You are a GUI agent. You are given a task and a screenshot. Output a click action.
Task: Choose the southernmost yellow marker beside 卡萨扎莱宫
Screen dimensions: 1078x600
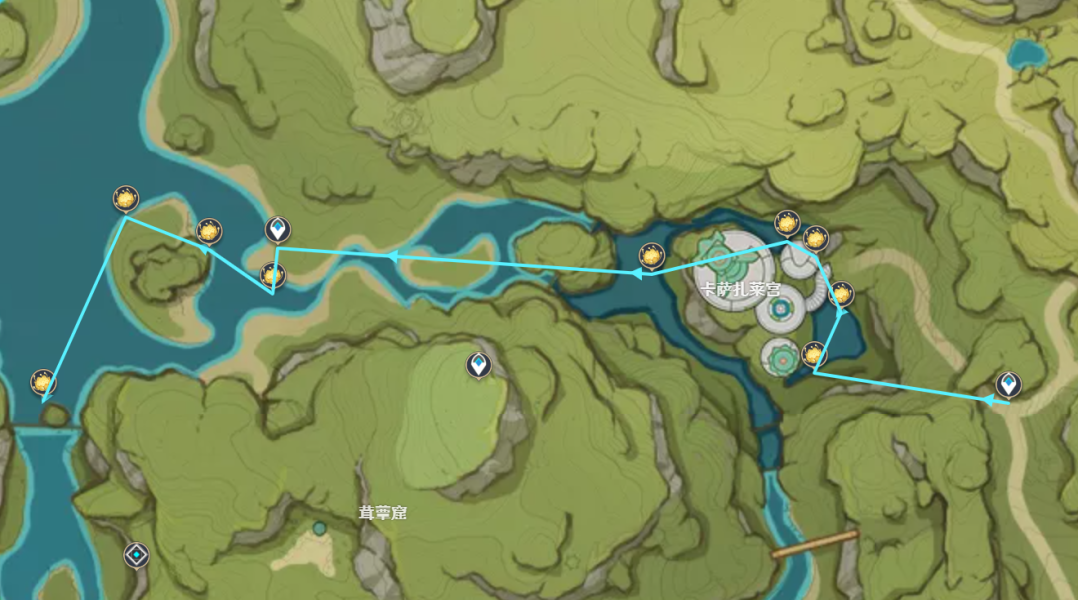(x=814, y=354)
